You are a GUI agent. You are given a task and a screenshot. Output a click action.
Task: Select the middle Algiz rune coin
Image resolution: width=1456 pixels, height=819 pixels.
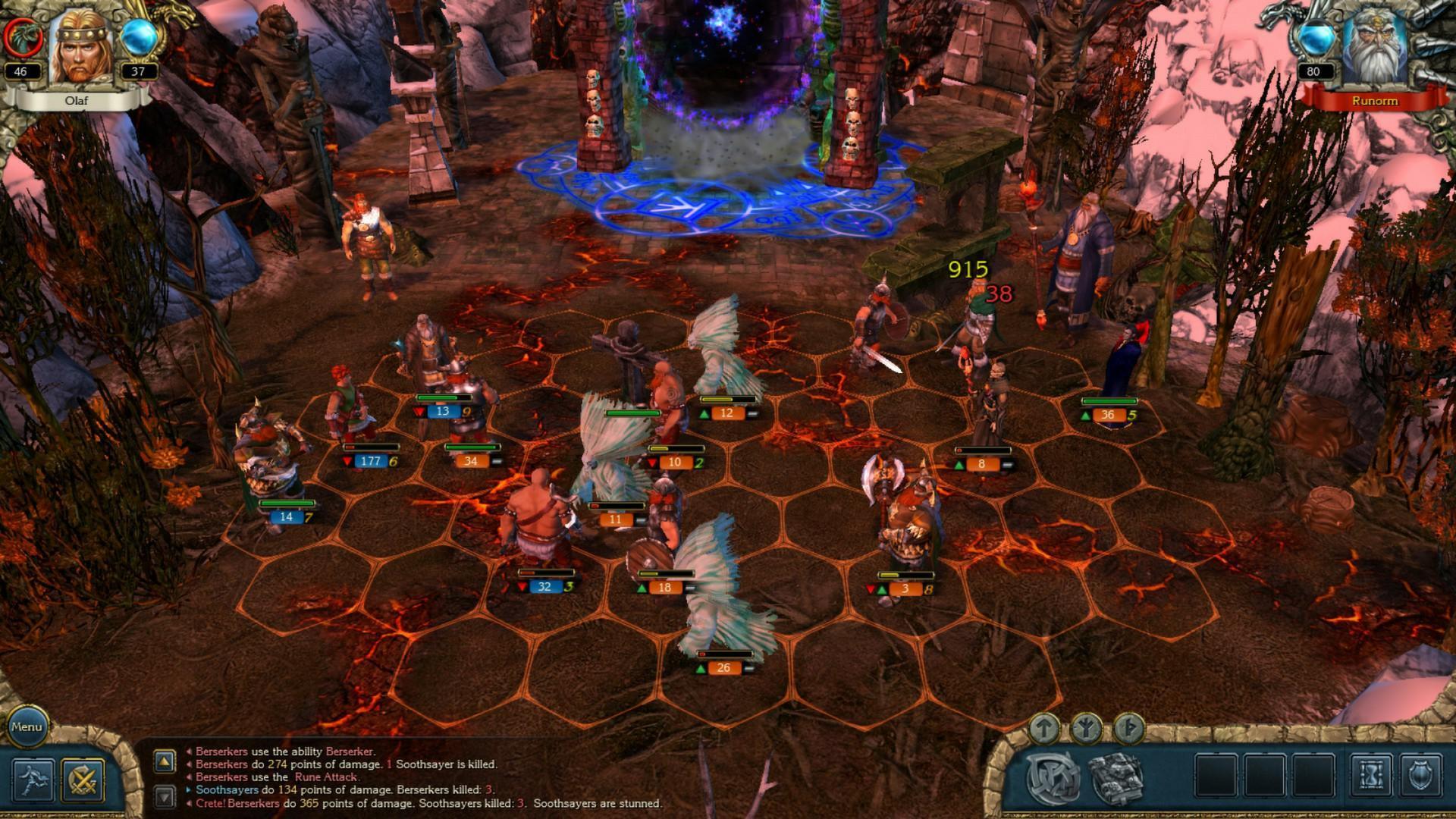click(x=1087, y=727)
